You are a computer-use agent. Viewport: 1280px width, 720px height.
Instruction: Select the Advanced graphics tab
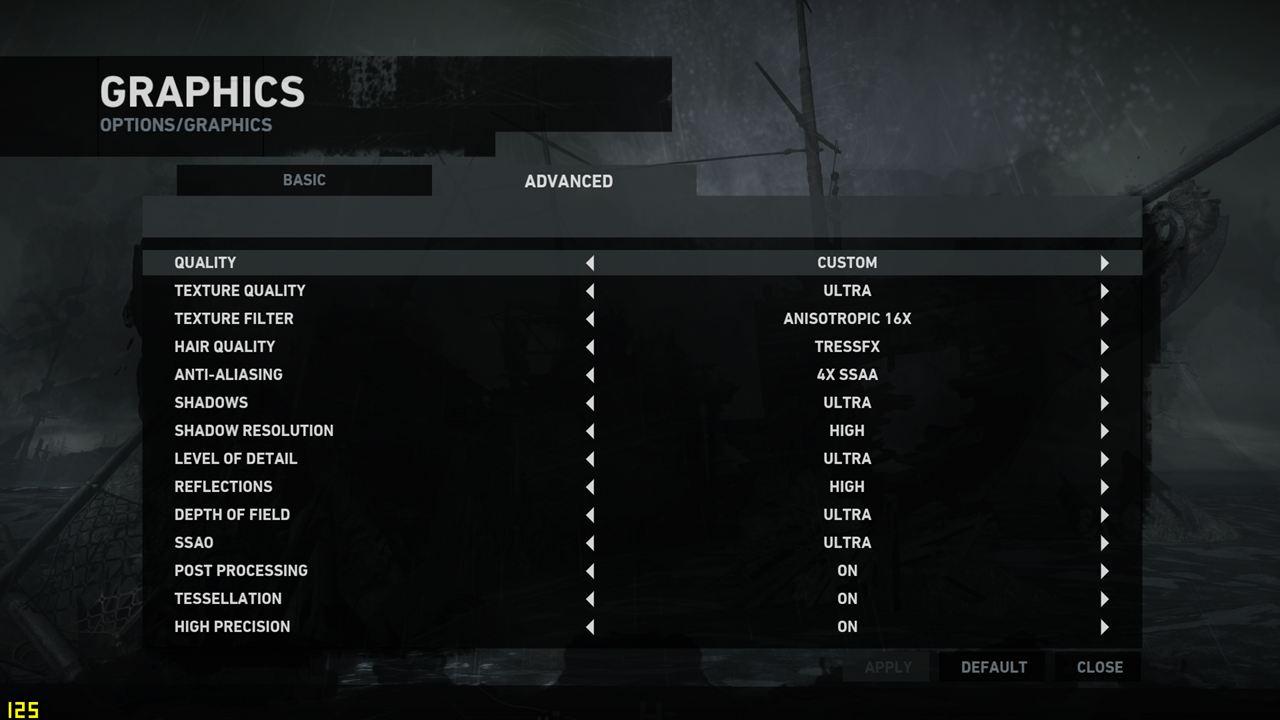pyautogui.click(x=568, y=181)
